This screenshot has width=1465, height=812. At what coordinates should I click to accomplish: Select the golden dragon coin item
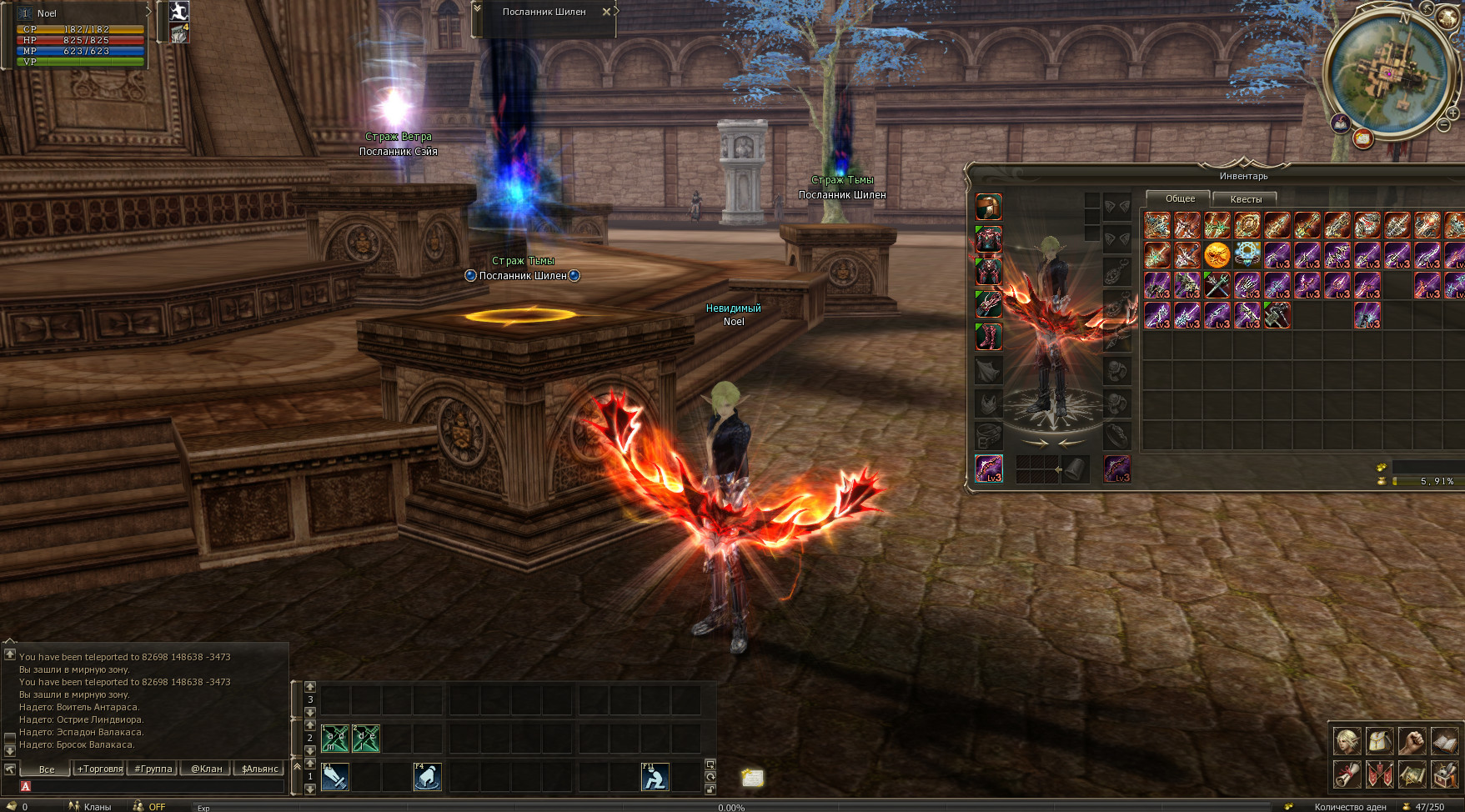(1217, 255)
